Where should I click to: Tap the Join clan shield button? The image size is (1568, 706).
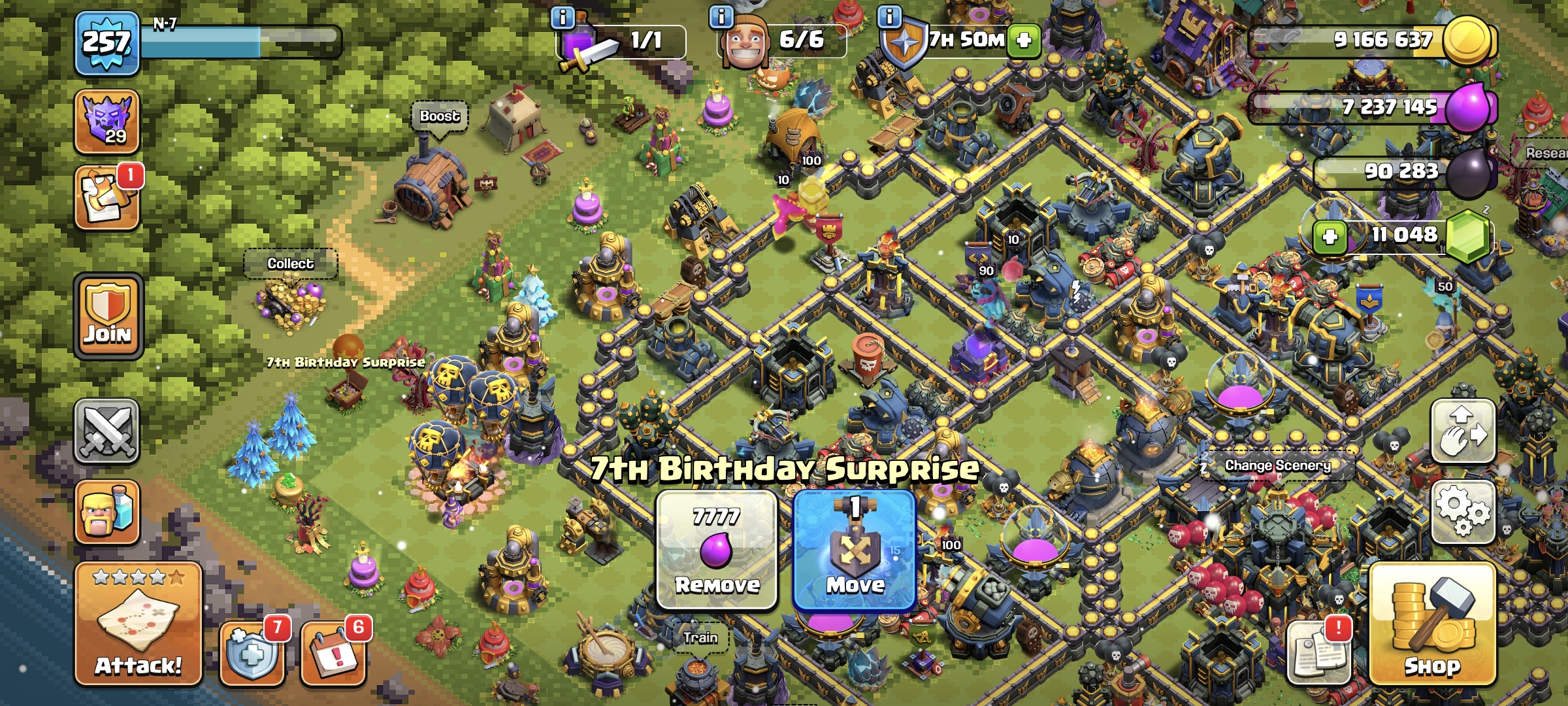coord(108,316)
